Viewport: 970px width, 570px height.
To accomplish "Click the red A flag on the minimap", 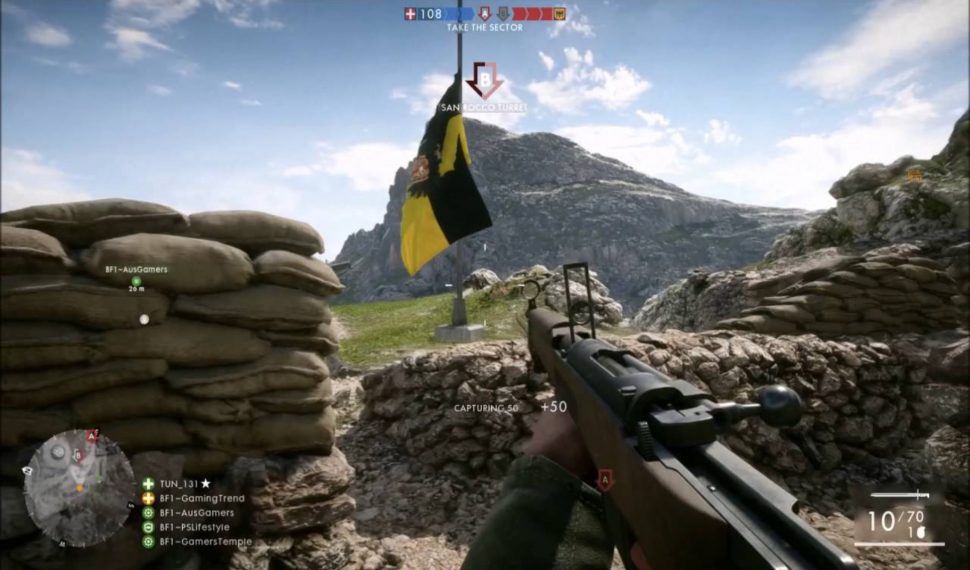I will [x=92, y=436].
